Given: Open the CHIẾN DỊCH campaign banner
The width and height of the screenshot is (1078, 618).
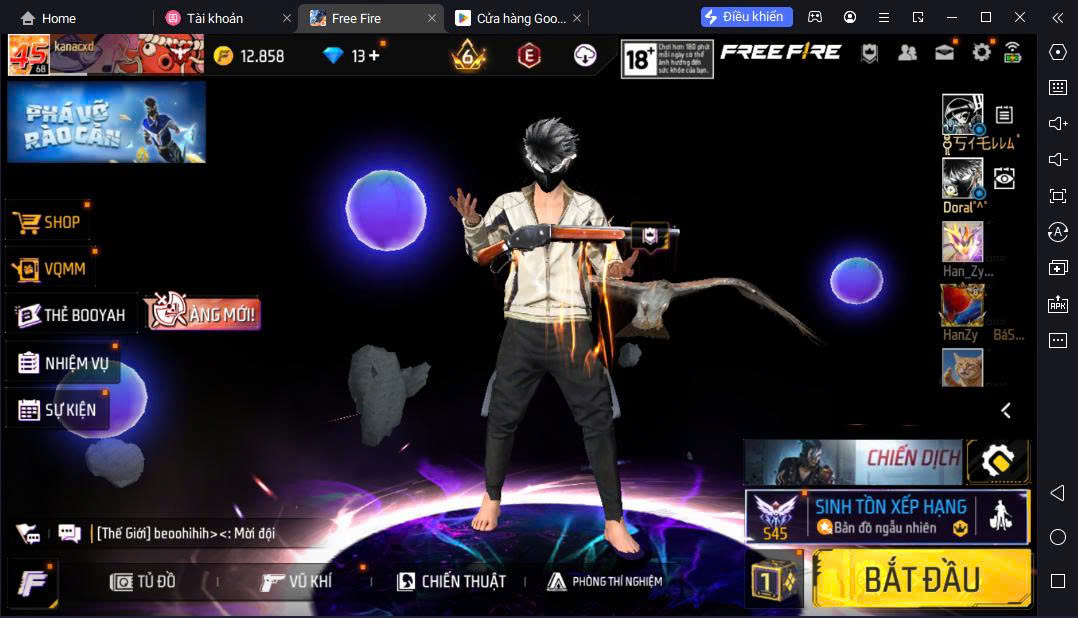Looking at the screenshot, I should (852, 459).
